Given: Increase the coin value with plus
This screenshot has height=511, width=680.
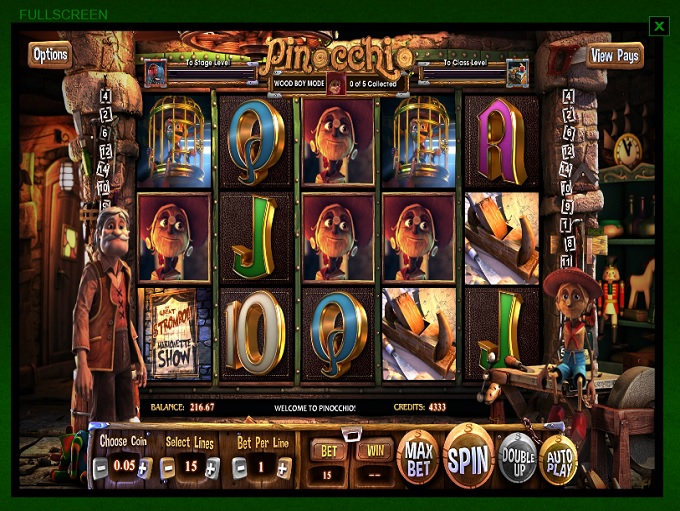Looking at the screenshot, I should [144, 467].
